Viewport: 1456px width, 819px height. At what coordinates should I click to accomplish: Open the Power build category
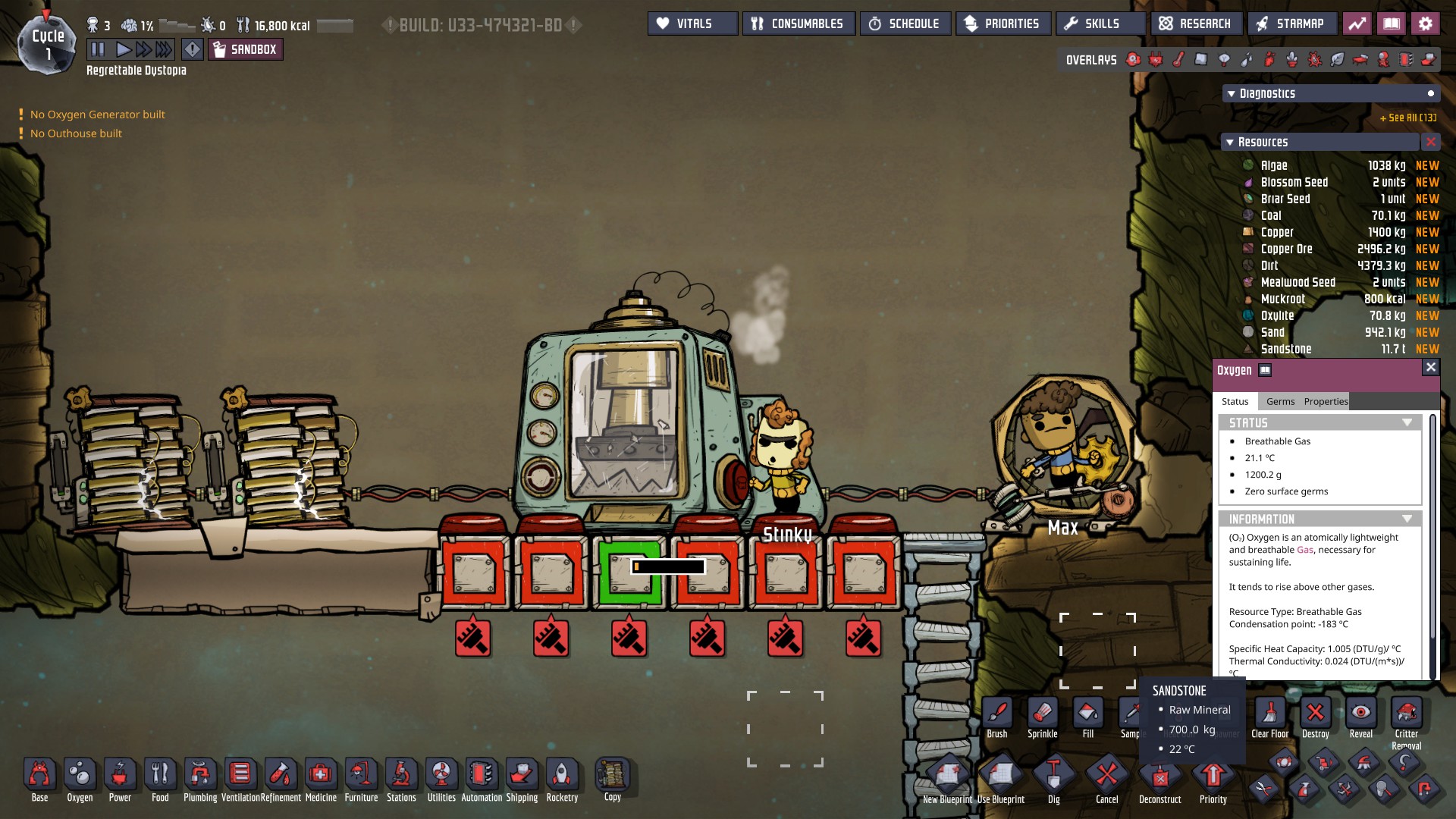click(120, 780)
